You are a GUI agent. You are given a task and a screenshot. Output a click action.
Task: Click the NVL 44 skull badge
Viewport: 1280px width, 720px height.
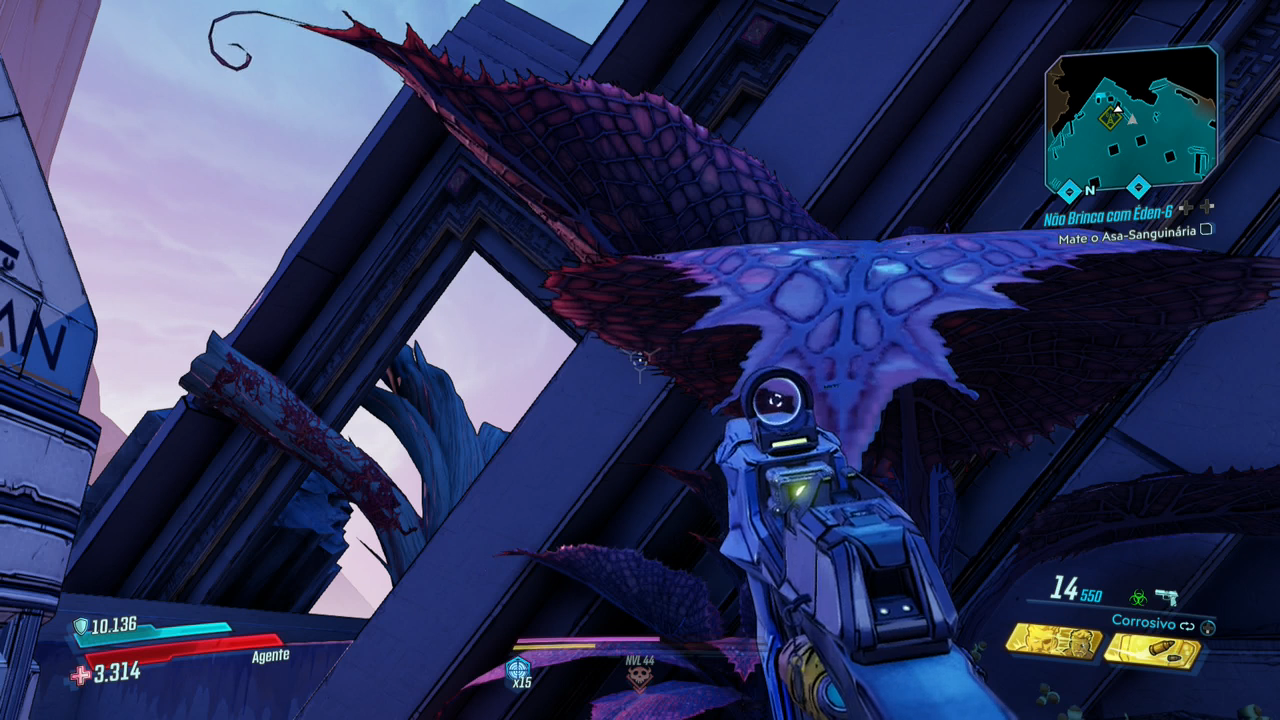[x=638, y=679]
